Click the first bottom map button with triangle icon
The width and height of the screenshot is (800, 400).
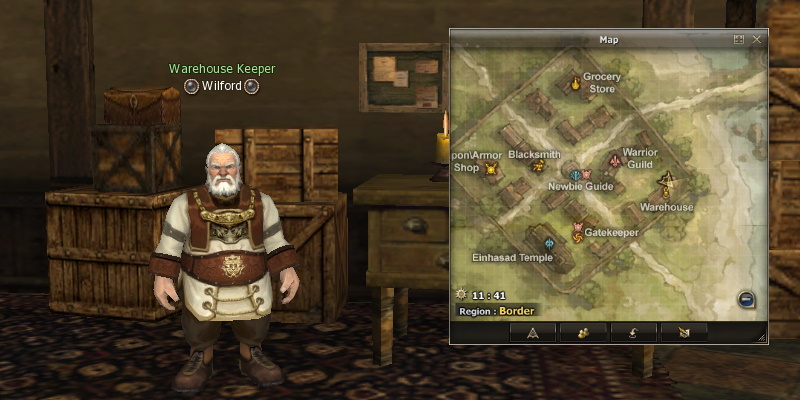pos(533,333)
